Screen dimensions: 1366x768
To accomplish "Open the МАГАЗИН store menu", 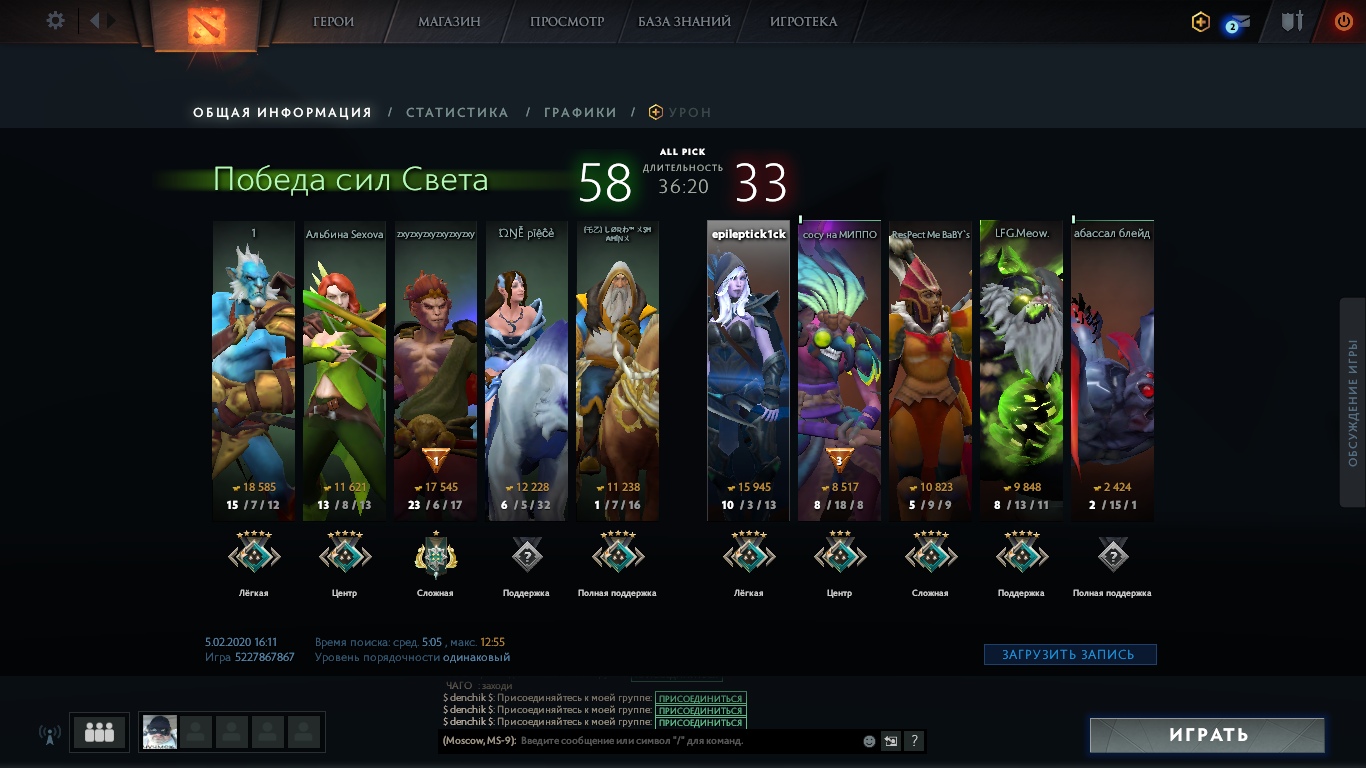I will pyautogui.click(x=449, y=21).
